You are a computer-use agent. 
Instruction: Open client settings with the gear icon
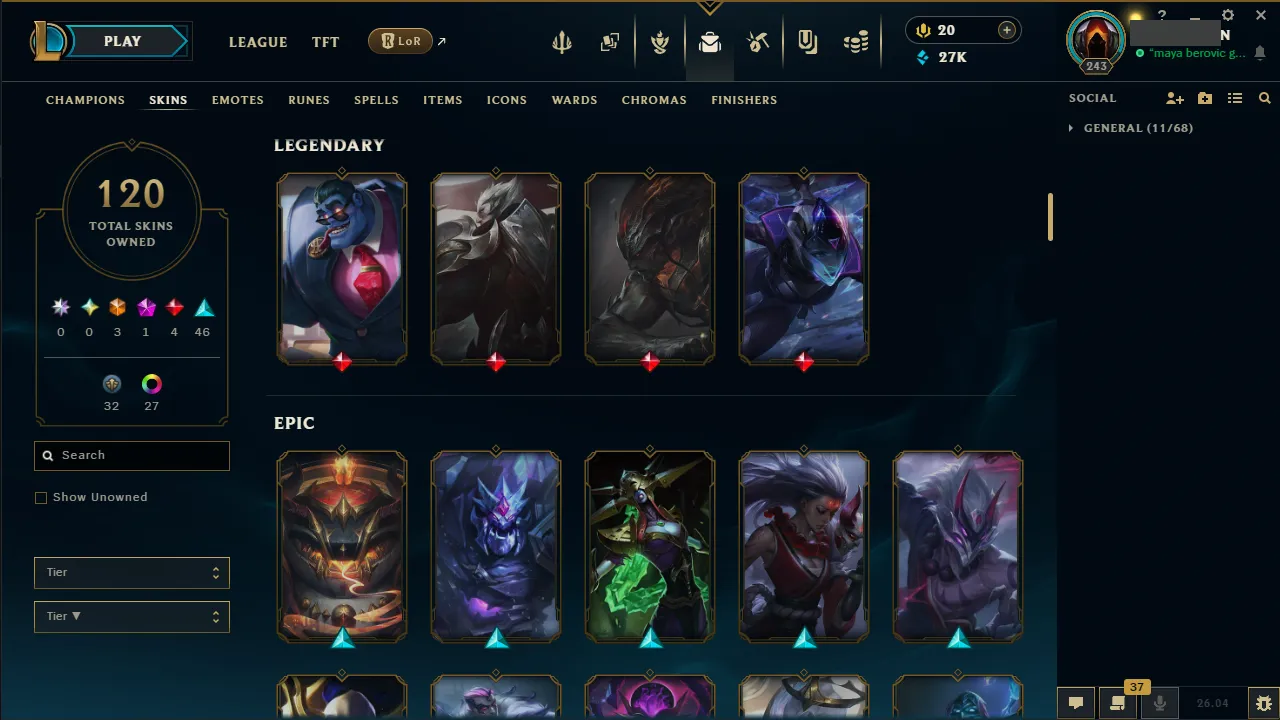(1227, 15)
